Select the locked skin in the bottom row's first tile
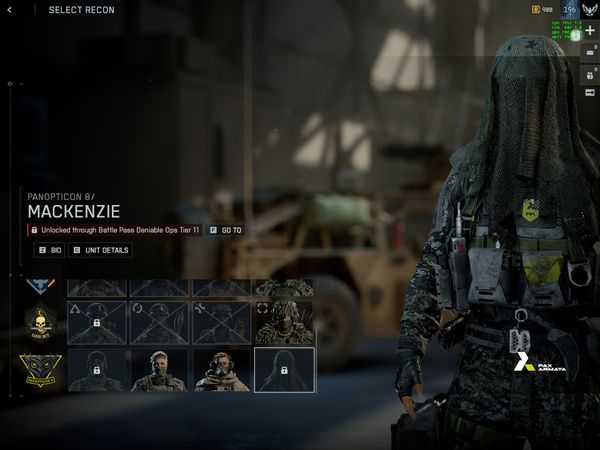Viewport: 600px width, 450px height. click(96, 370)
